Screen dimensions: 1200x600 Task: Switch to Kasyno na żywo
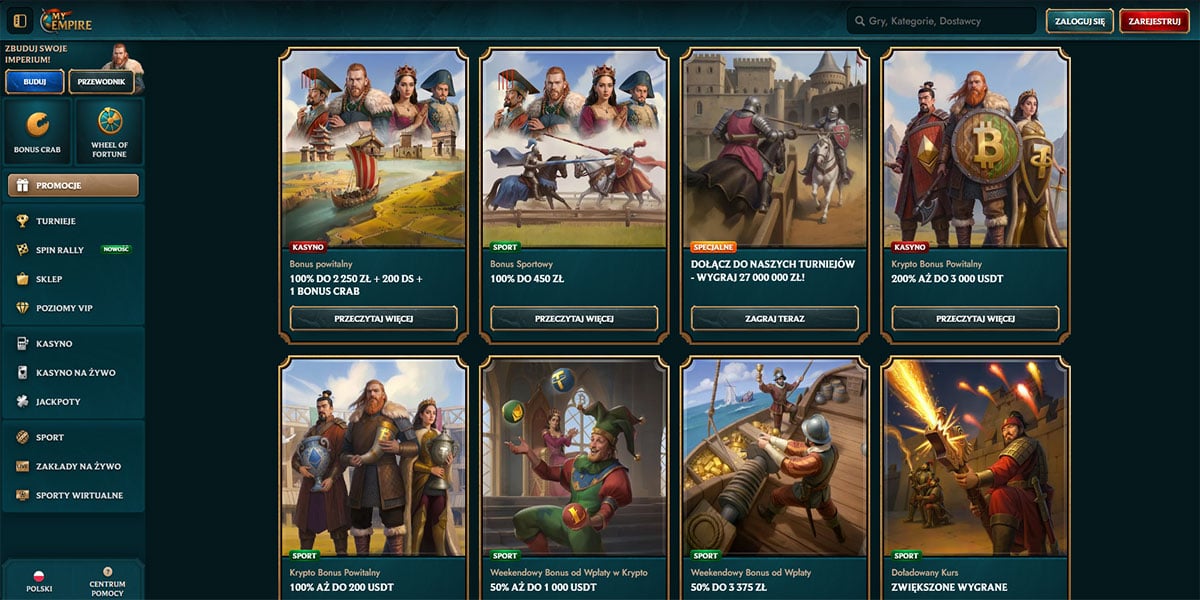tap(75, 372)
